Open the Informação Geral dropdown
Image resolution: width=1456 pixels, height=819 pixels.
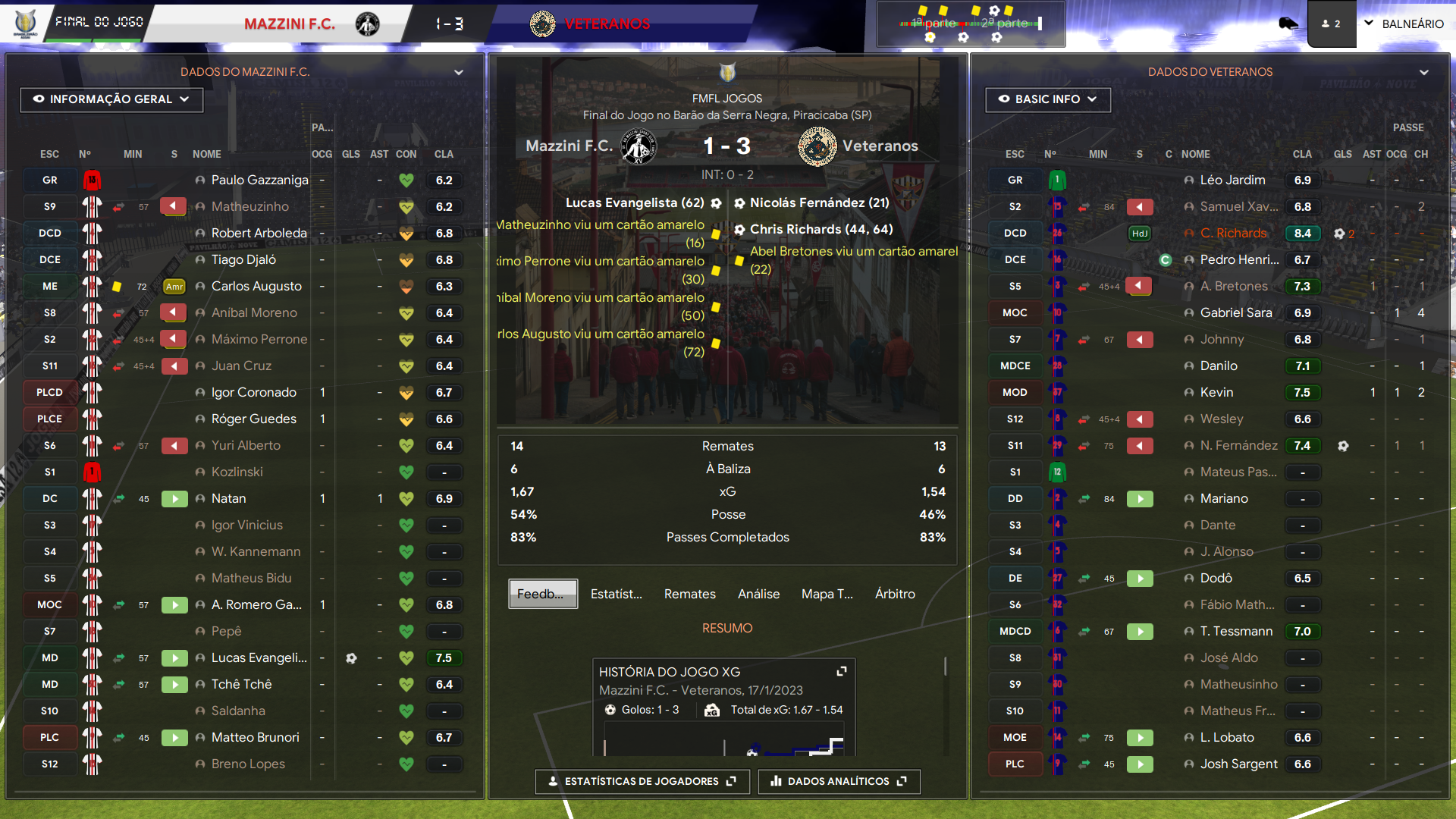[x=111, y=99]
